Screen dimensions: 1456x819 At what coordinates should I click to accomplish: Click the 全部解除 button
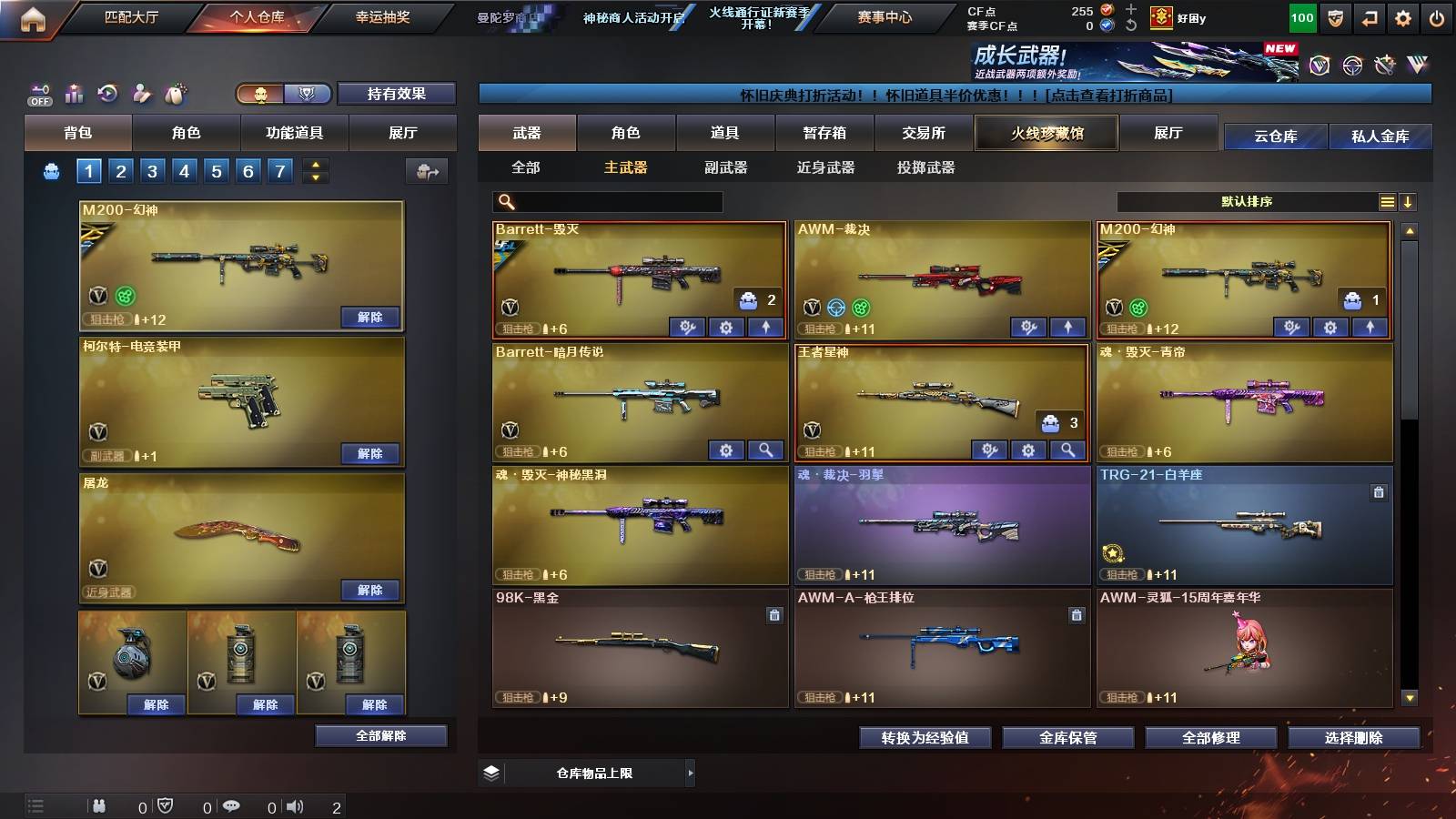pos(381,735)
